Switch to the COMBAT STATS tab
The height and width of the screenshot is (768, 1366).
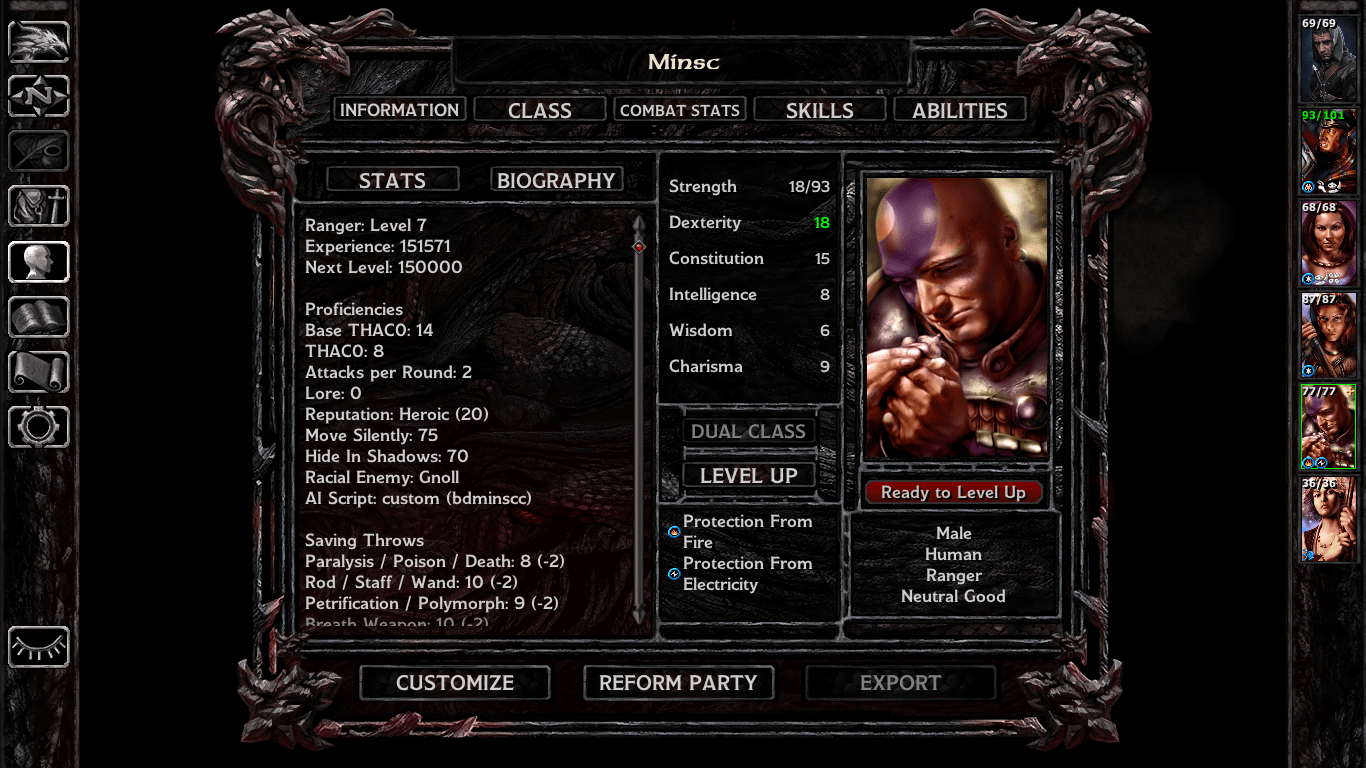pos(680,109)
